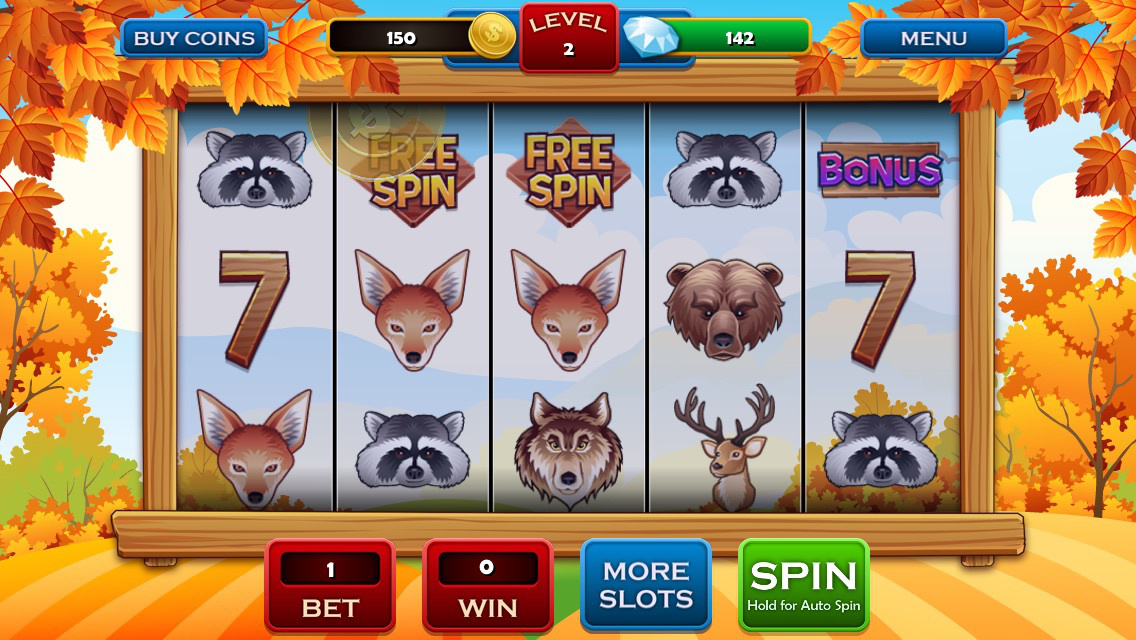Image resolution: width=1136 pixels, height=640 pixels.
Task: Open the Menu
Action: tap(933, 39)
